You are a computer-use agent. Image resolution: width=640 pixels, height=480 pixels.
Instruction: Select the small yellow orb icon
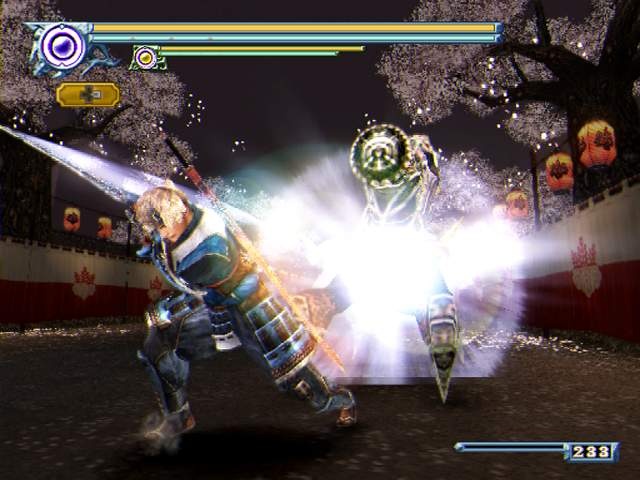(x=146, y=58)
